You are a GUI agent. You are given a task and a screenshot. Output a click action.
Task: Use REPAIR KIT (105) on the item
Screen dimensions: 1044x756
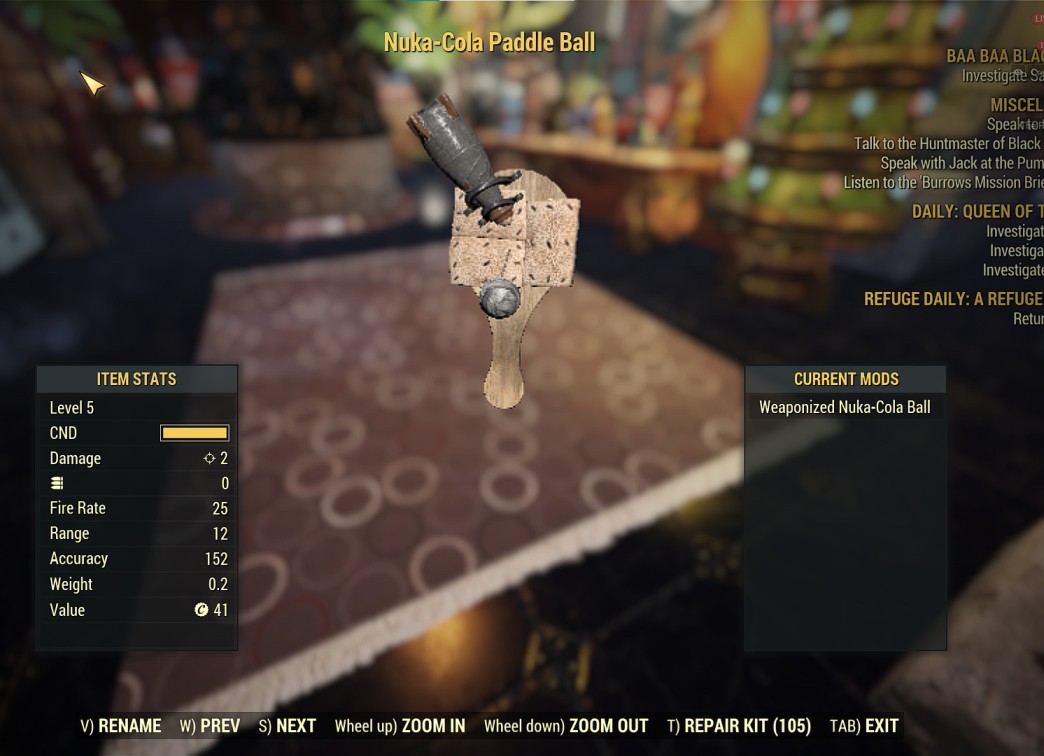coord(739,726)
